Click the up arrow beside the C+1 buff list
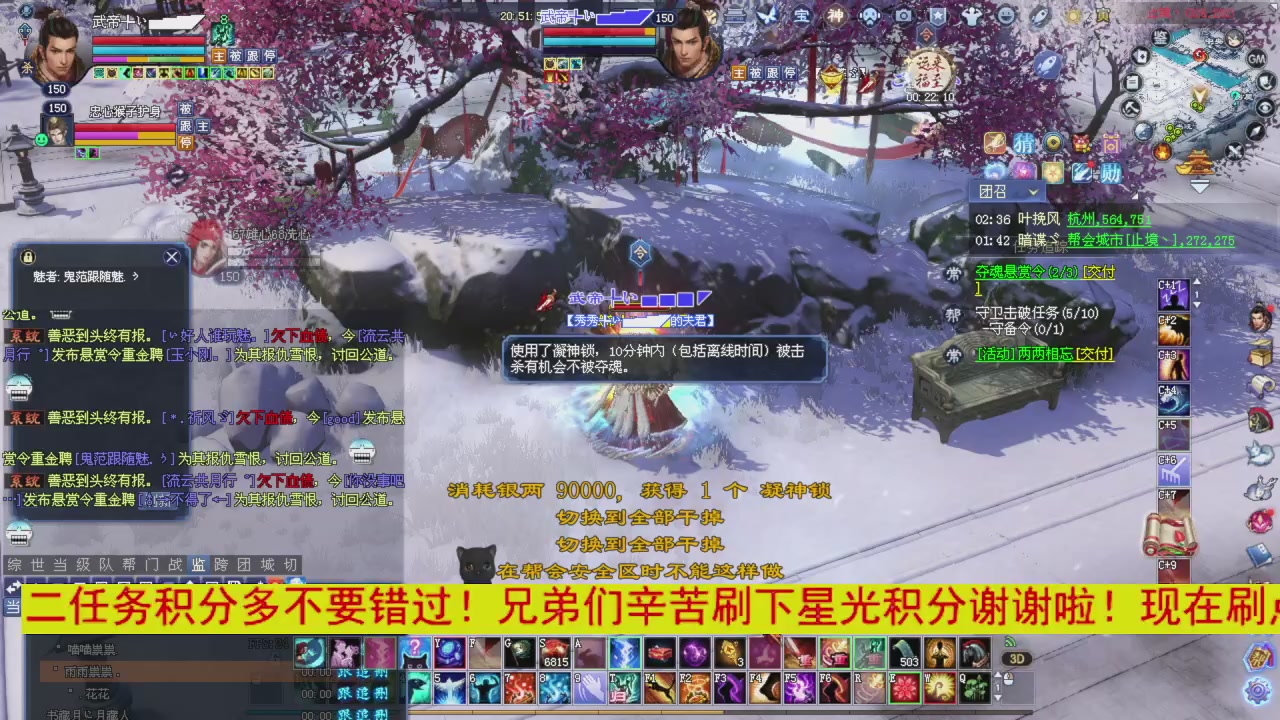Image resolution: width=1280 pixels, height=720 pixels. coord(1198,281)
